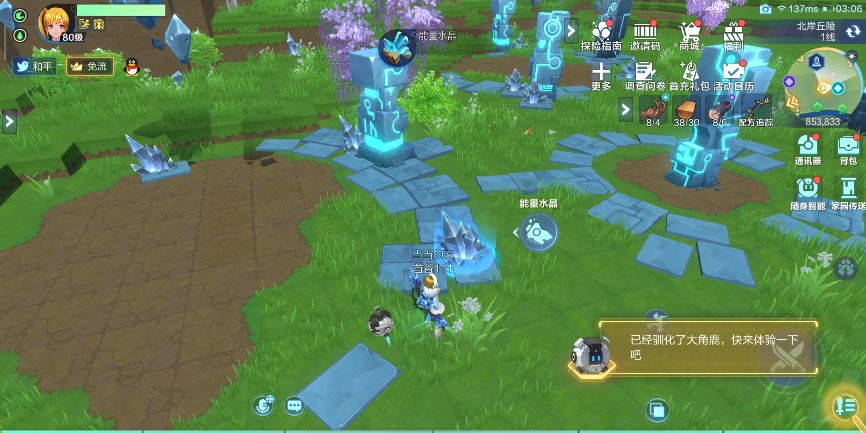Open the 探险指南 adventure guide
Screen dimensions: 866x433
pyautogui.click(x=601, y=35)
